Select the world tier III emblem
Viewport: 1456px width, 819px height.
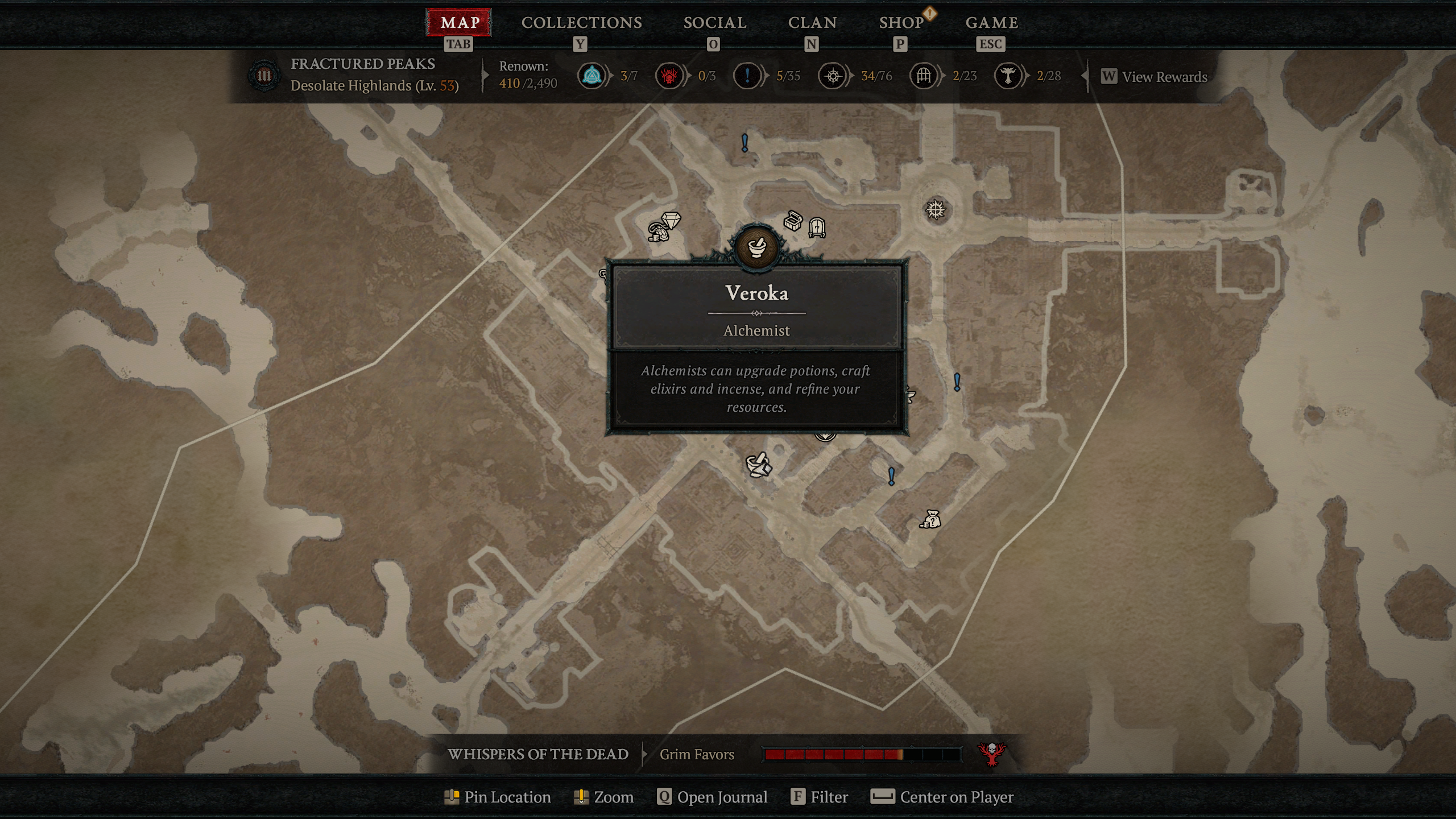tap(264, 76)
